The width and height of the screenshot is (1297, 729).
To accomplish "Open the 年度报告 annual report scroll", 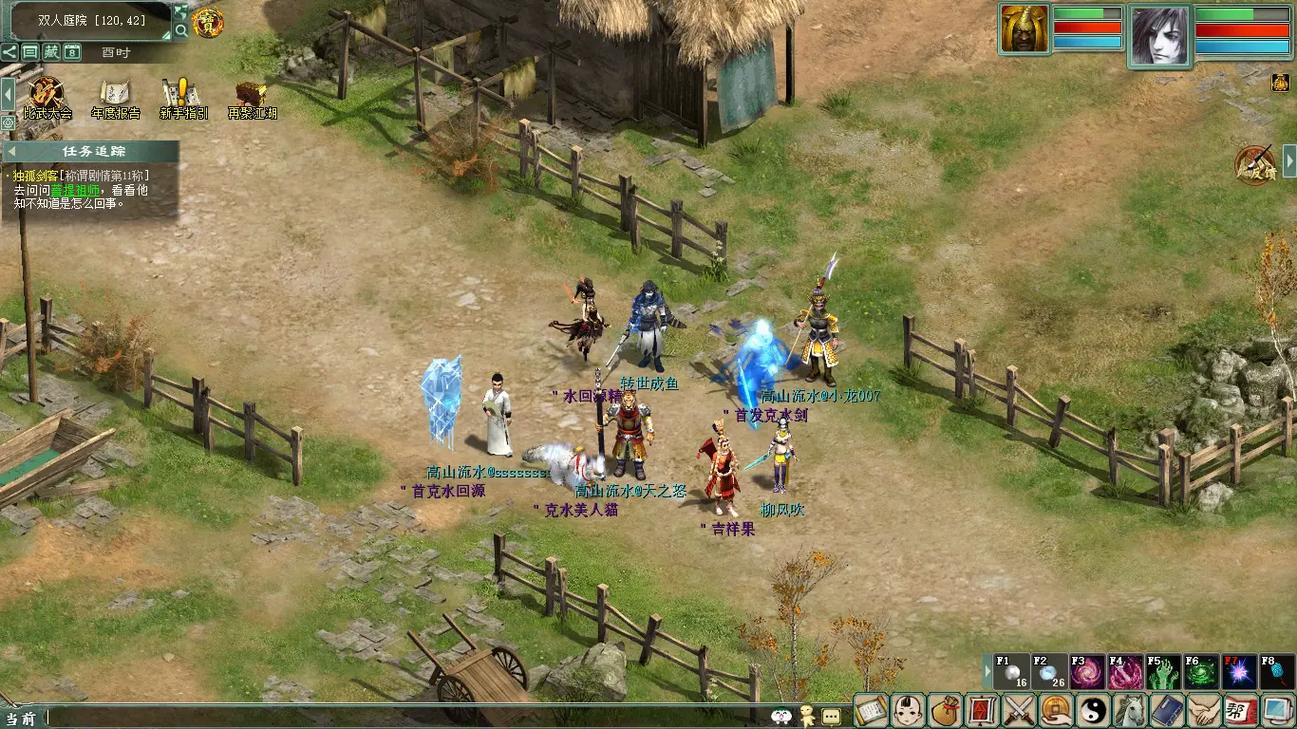I will tap(114, 96).
